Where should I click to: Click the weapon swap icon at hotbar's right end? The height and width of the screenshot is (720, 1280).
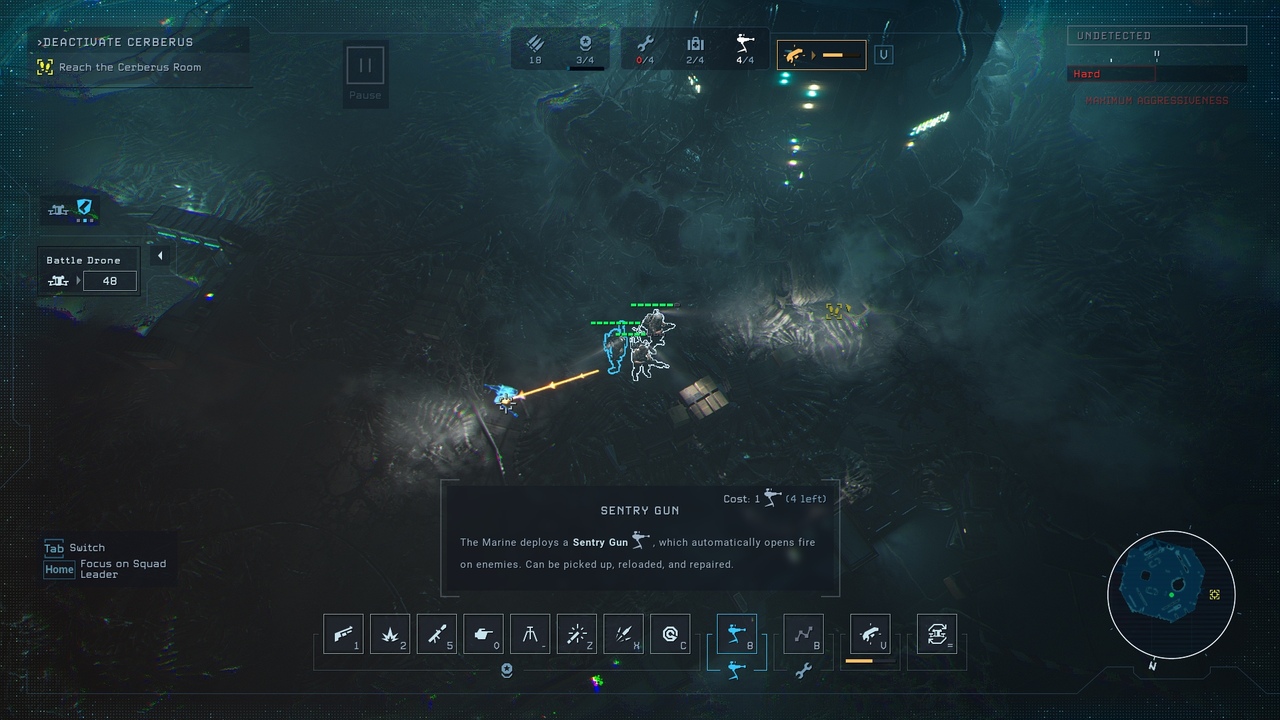click(937, 633)
